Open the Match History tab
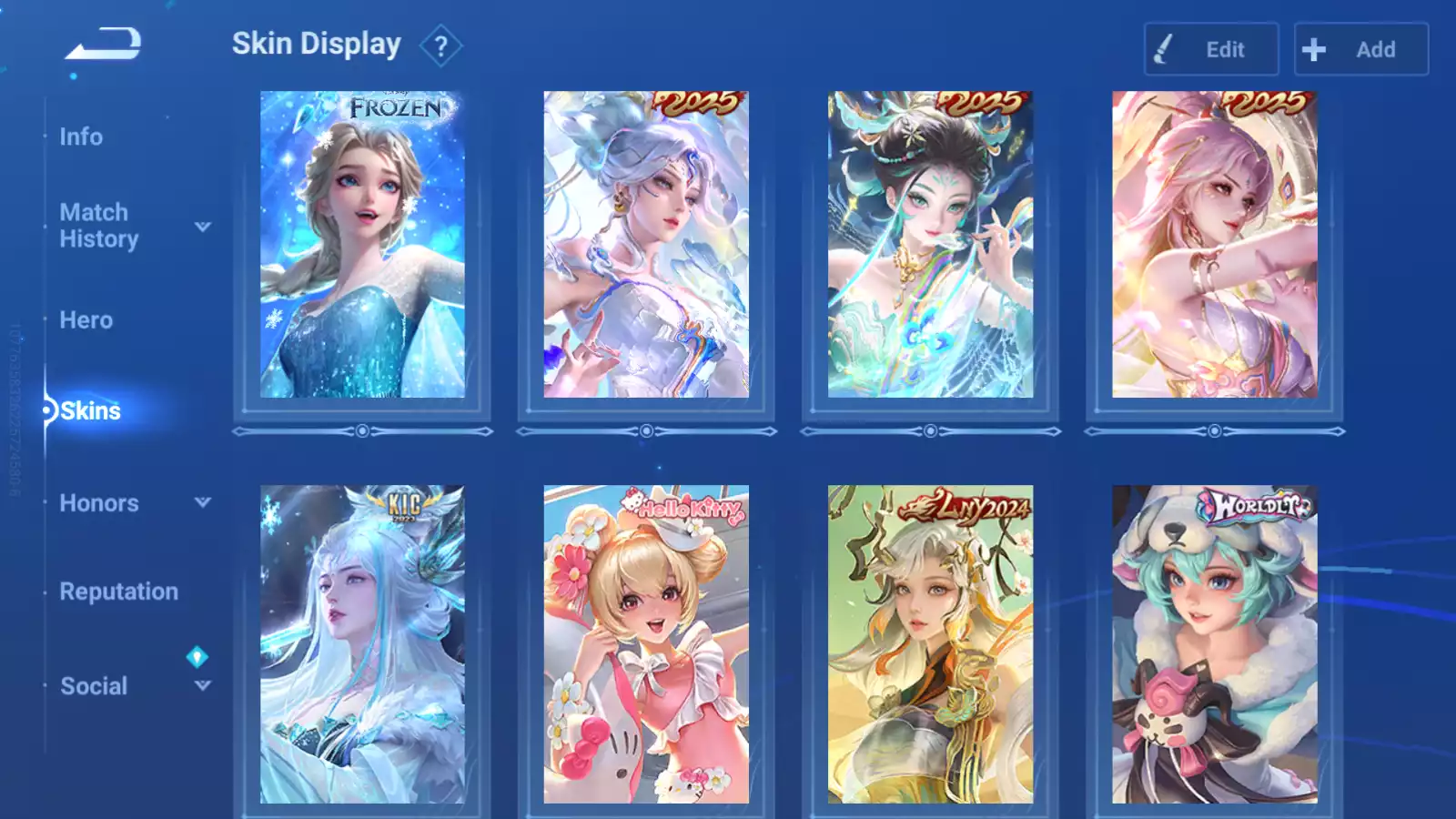Viewport: 1456px width, 819px height. [98, 226]
